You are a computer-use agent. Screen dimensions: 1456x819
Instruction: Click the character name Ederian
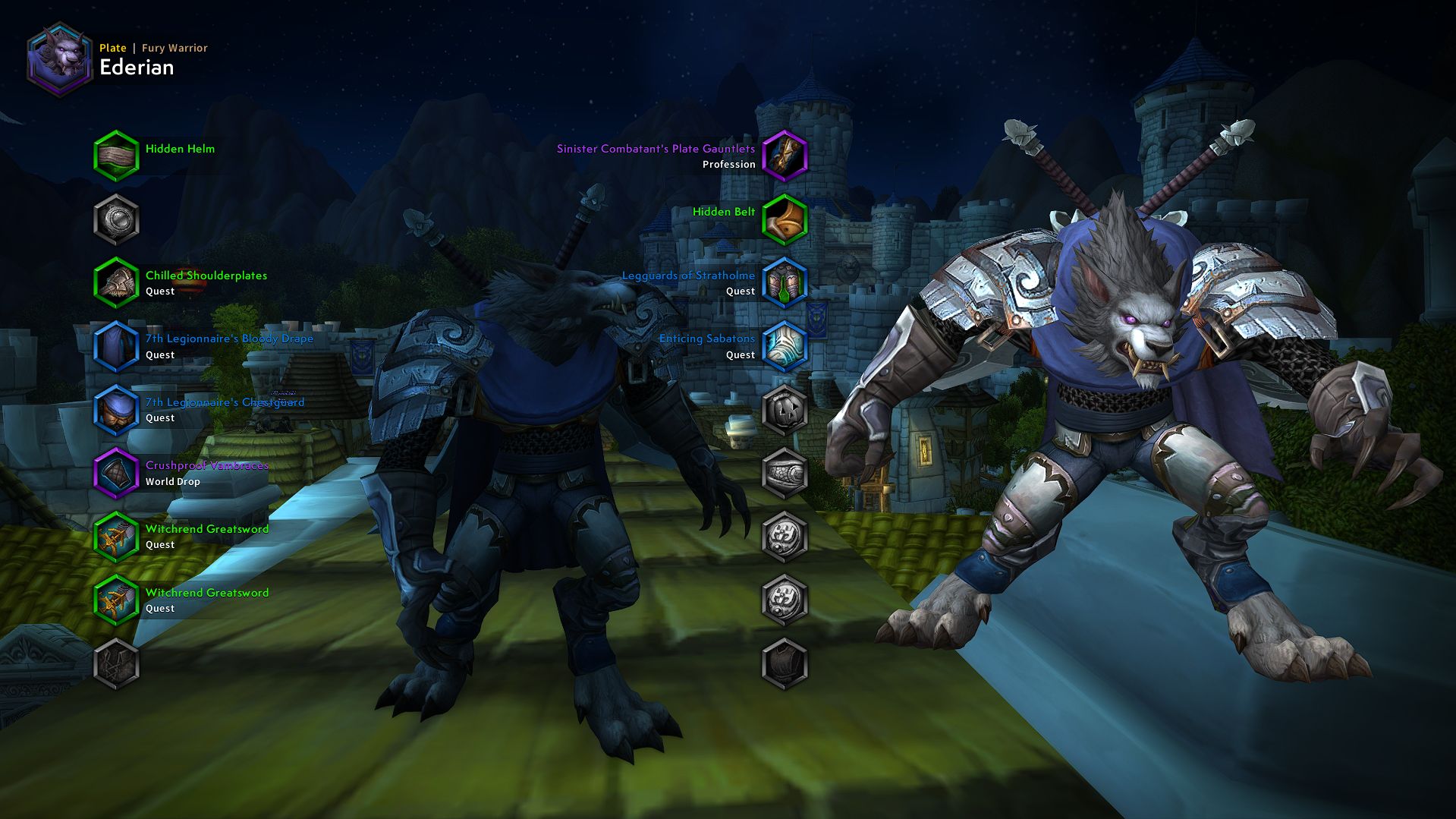pos(137,67)
